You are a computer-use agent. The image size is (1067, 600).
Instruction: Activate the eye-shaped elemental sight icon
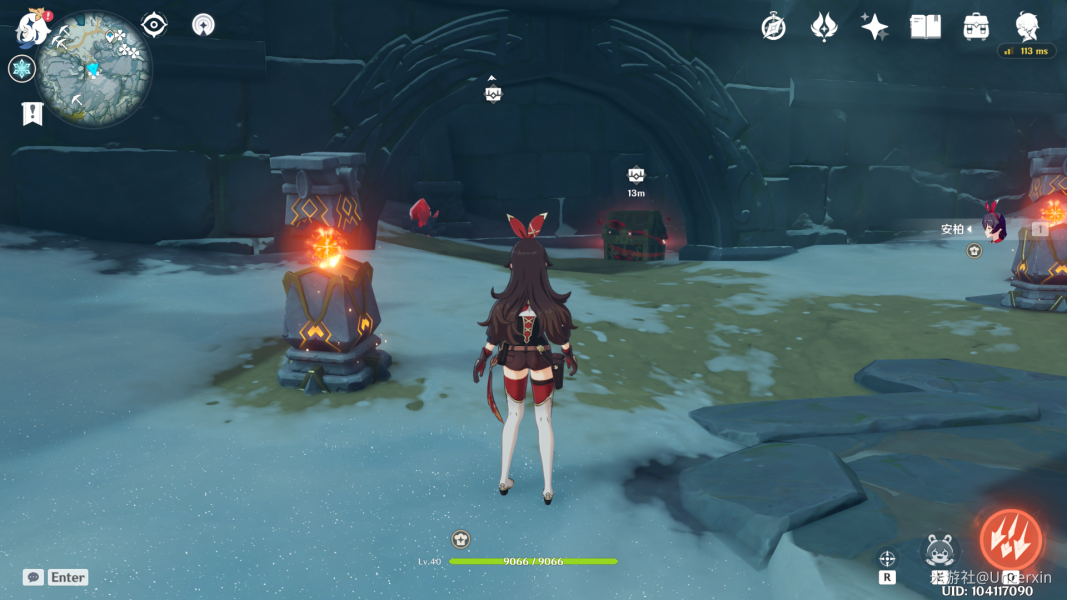coord(154,25)
